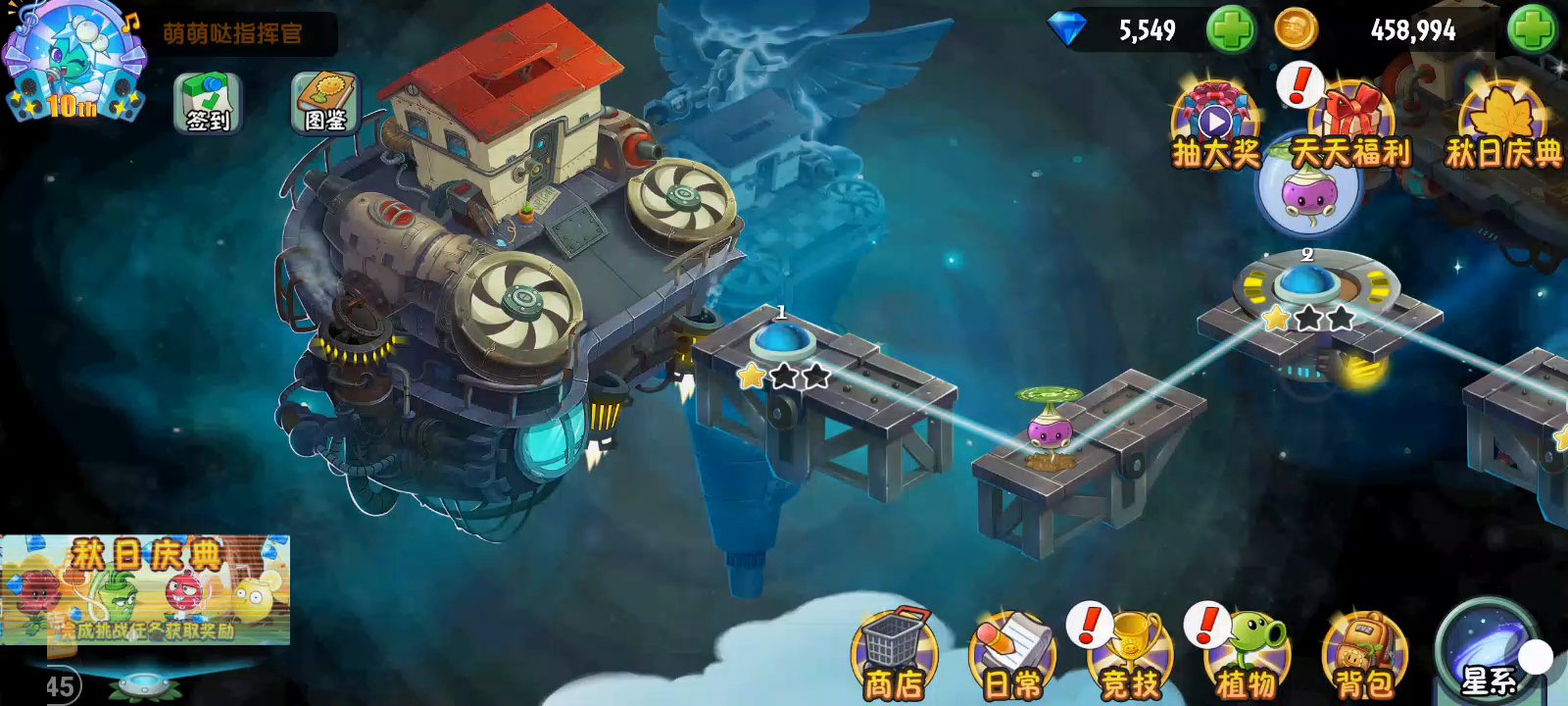Select level 1 node
This screenshot has height=706, width=1568.
(x=781, y=343)
